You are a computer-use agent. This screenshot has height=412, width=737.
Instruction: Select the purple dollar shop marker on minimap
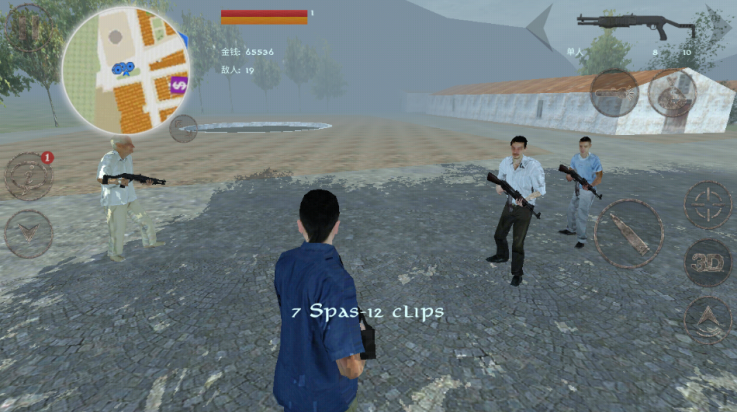(180, 84)
